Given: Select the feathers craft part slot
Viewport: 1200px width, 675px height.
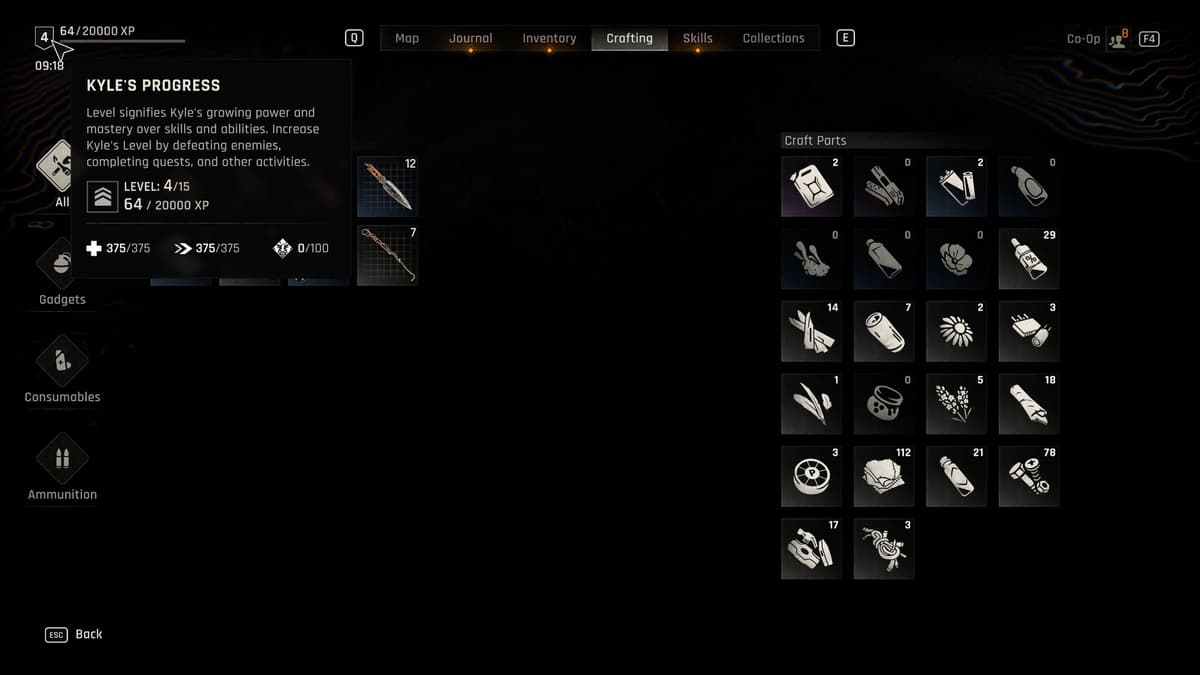Looking at the screenshot, I should (x=811, y=404).
